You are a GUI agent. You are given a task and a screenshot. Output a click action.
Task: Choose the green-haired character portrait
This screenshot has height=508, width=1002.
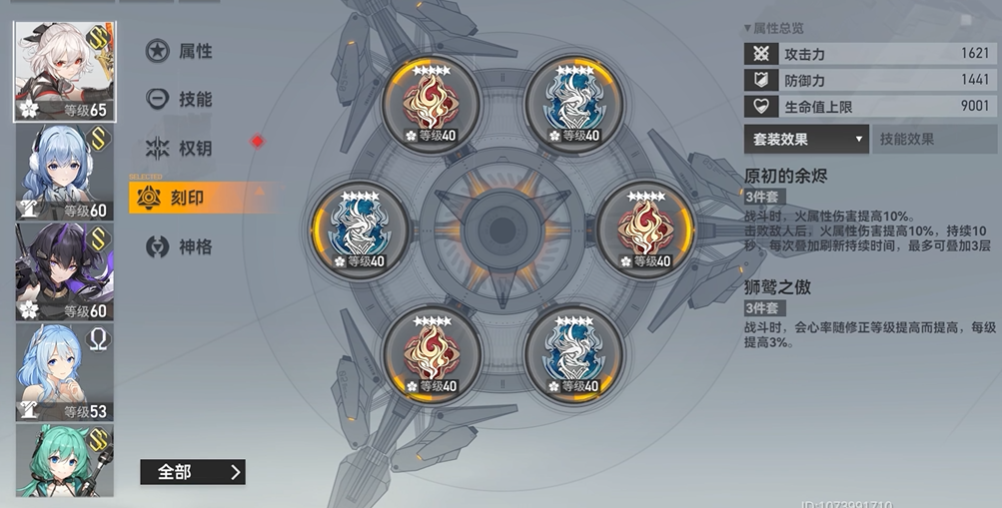point(64,460)
